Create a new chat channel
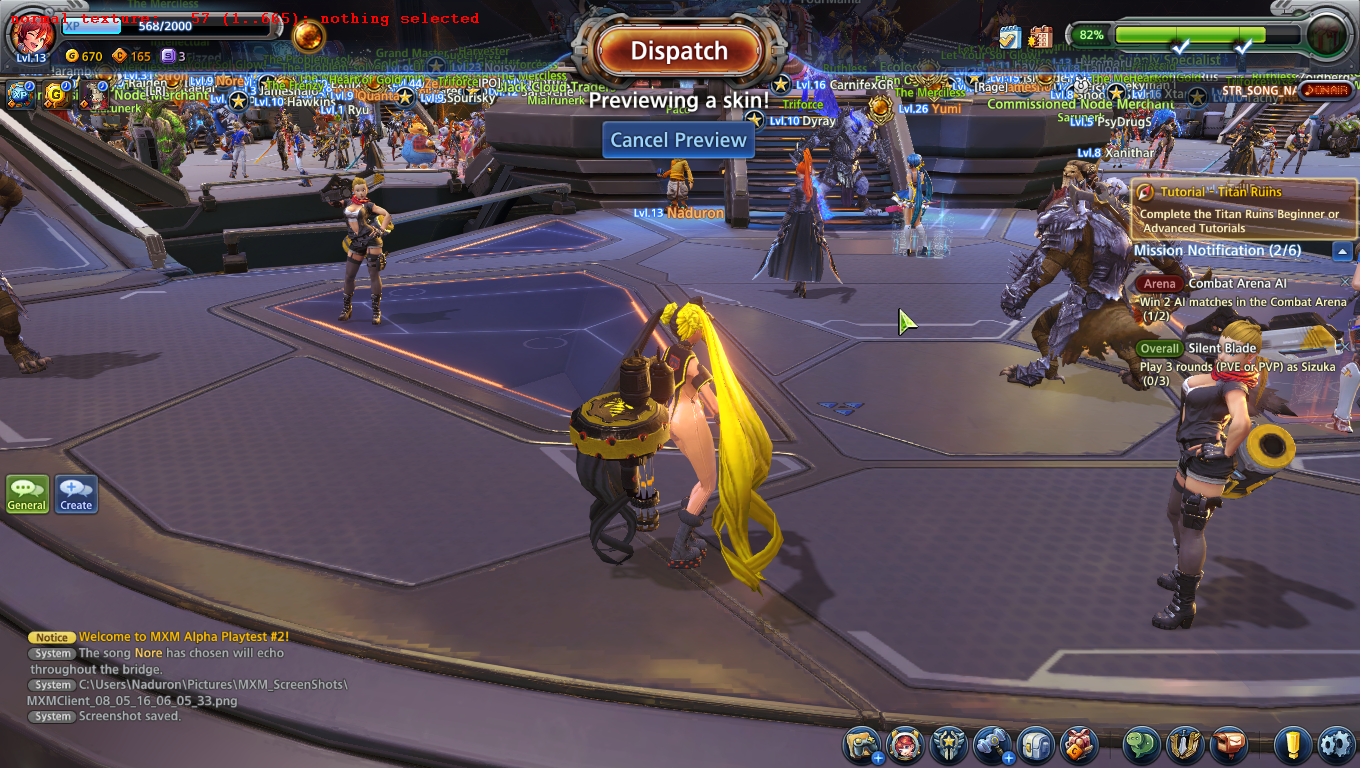This screenshot has width=1360, height=768. (76, 494)
